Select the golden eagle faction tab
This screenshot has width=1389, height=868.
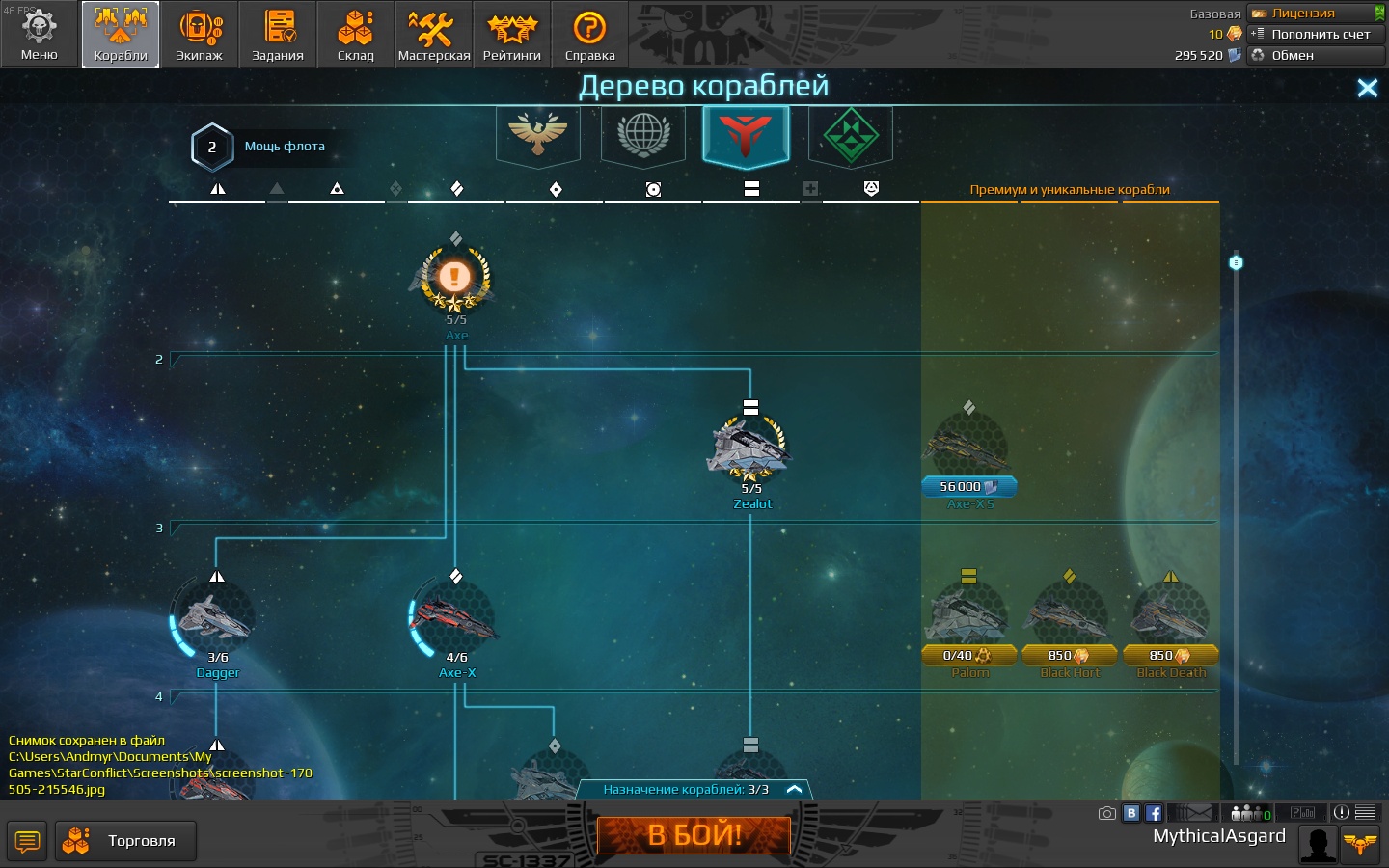(x=538, y=134)
